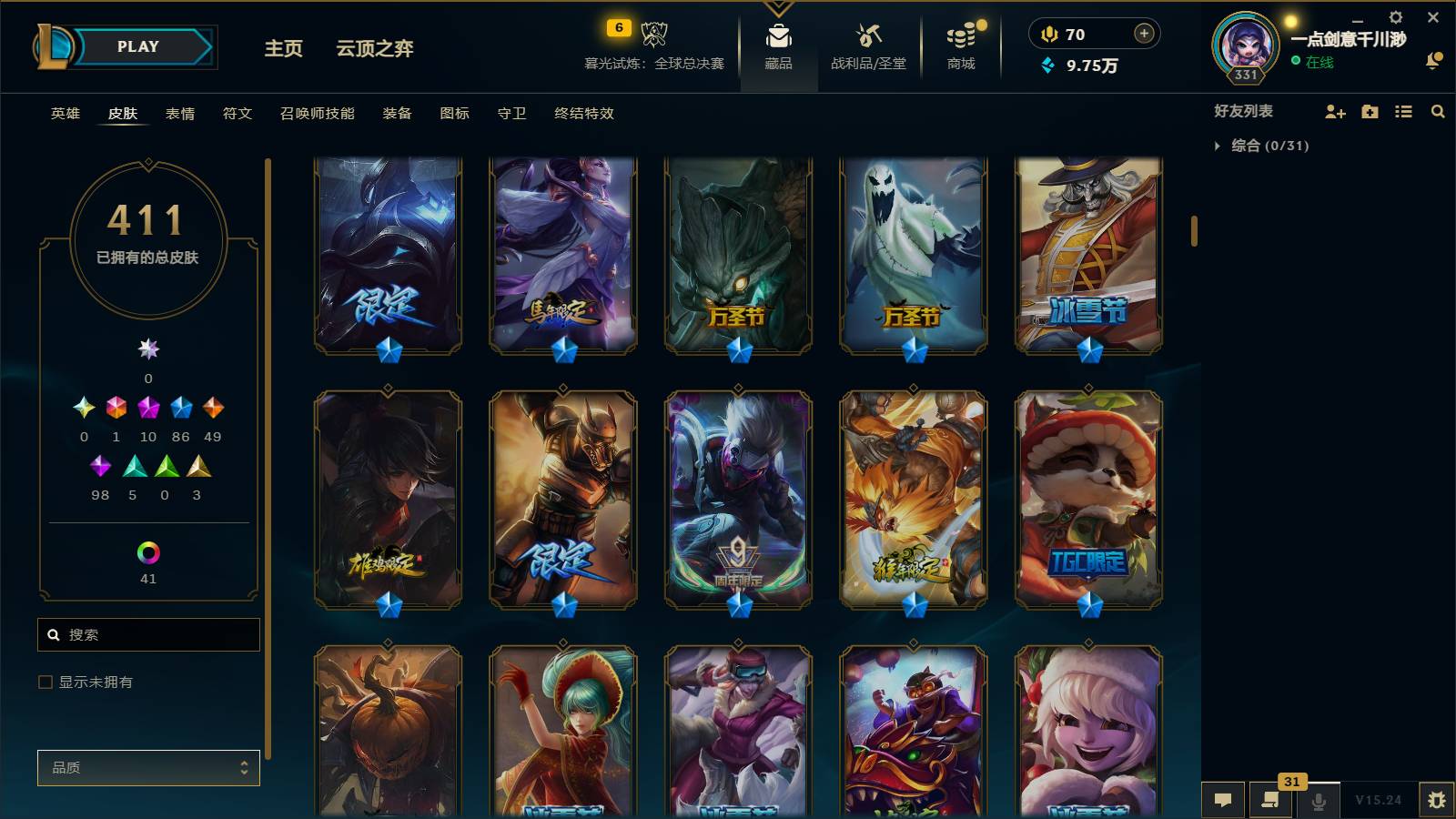The height and width of the screenshot is (819, 1456).
Task: Toggle the microphone mute button
Action: [x=1319, y=802]
